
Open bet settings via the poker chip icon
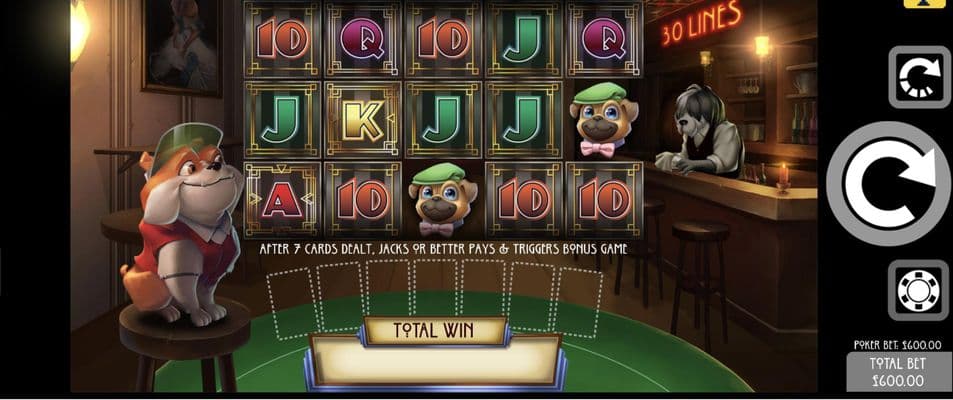(x=918, y=291)
